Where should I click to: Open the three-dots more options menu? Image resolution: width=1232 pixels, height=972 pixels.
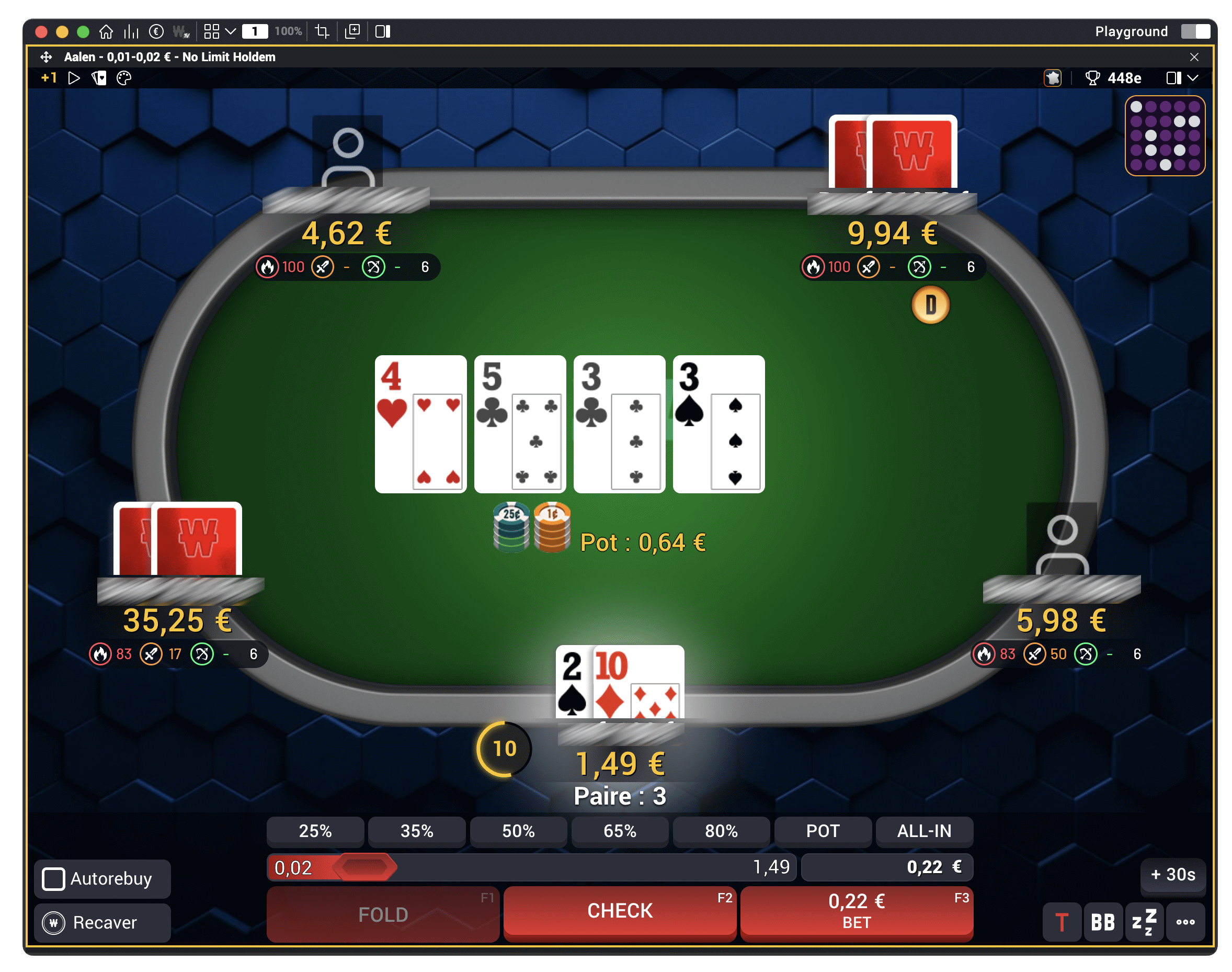(x=1185, y=922)
